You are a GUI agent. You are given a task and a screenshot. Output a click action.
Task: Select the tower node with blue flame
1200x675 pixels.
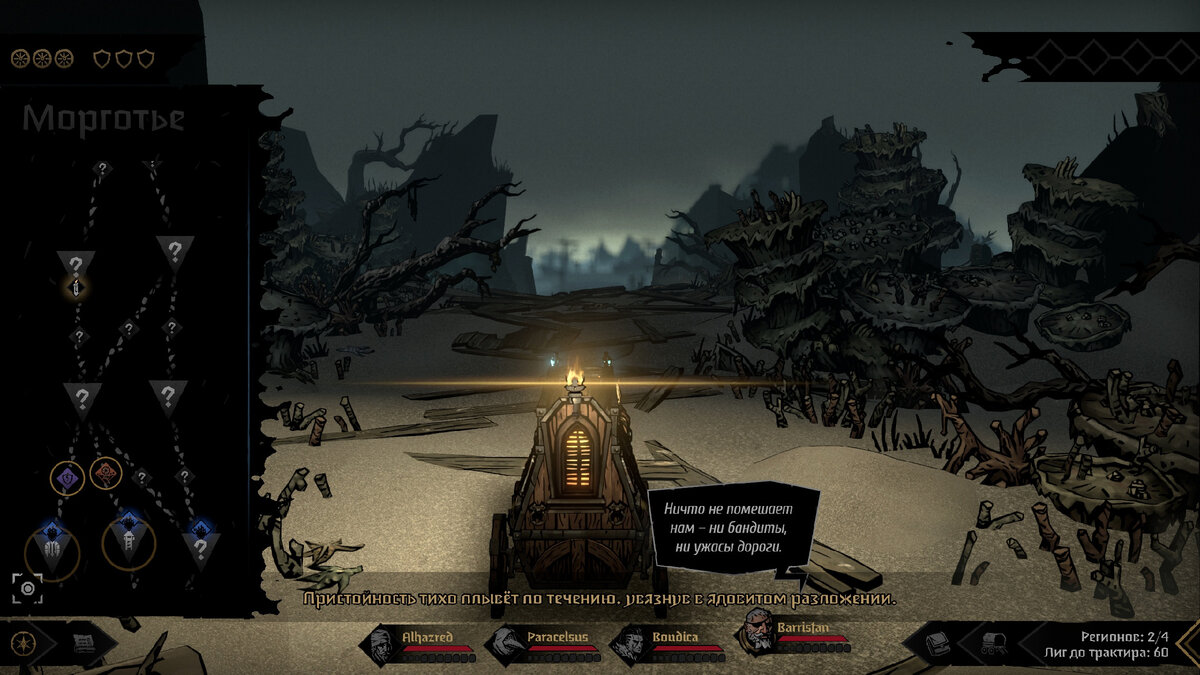(x=129, y=542)
